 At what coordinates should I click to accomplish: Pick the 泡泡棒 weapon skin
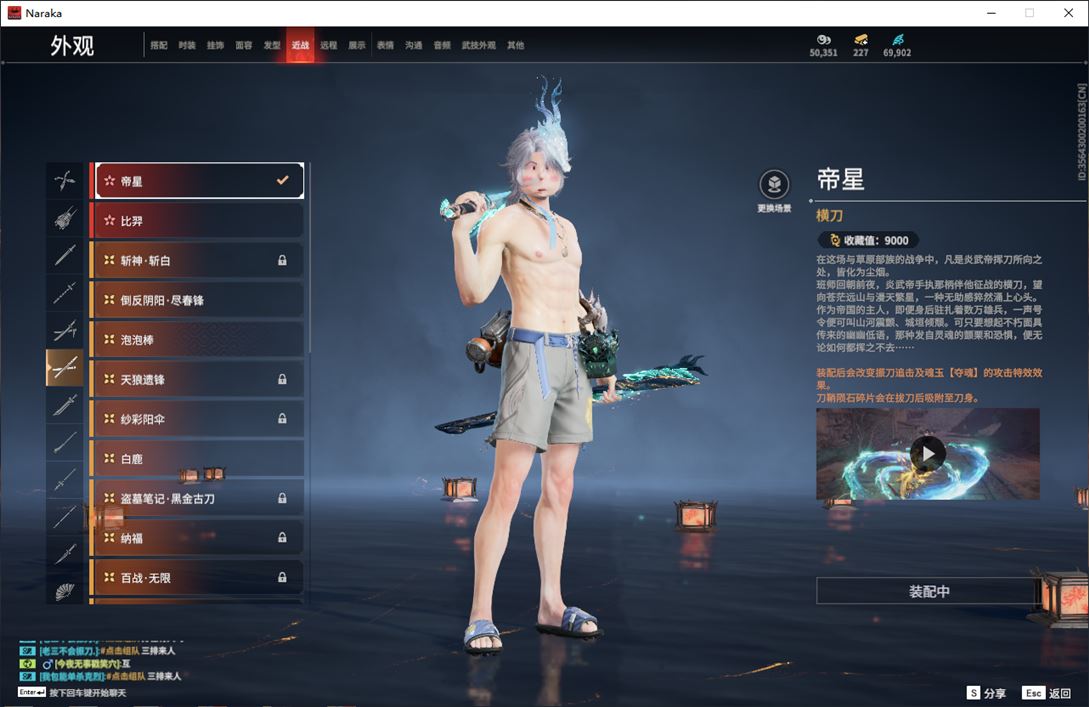[198, 340]
